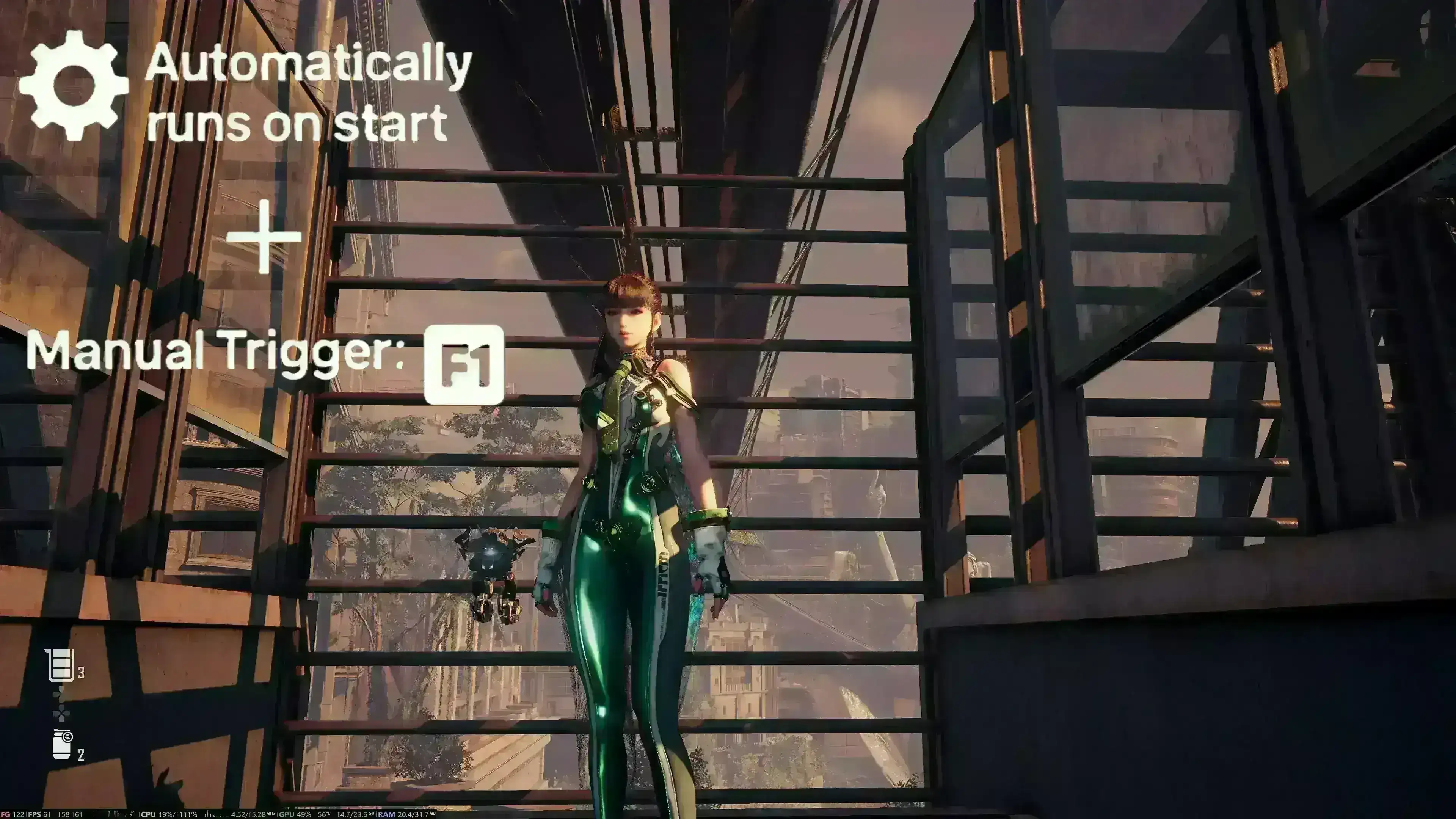
Task: Use the grenade canister item slot
Action: click(62, 744)
